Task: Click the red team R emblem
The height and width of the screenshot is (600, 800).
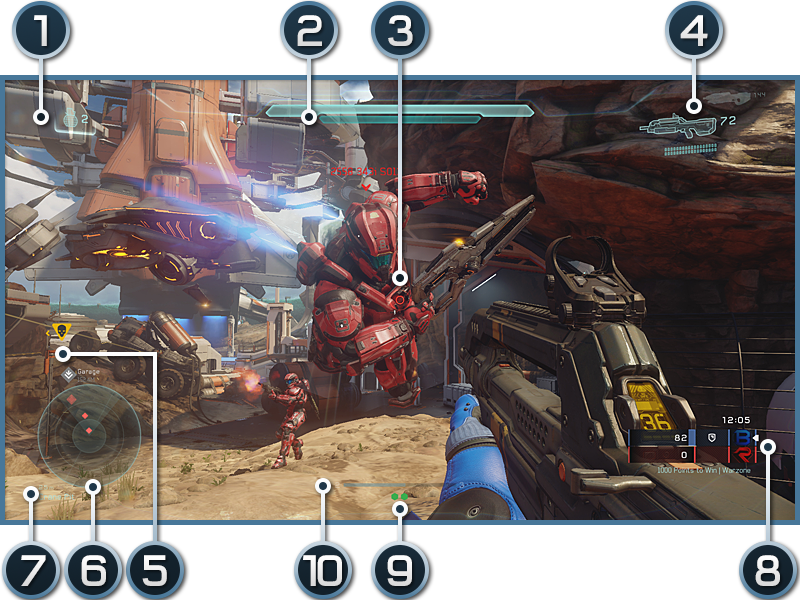Action: click(x=743, y=455)
